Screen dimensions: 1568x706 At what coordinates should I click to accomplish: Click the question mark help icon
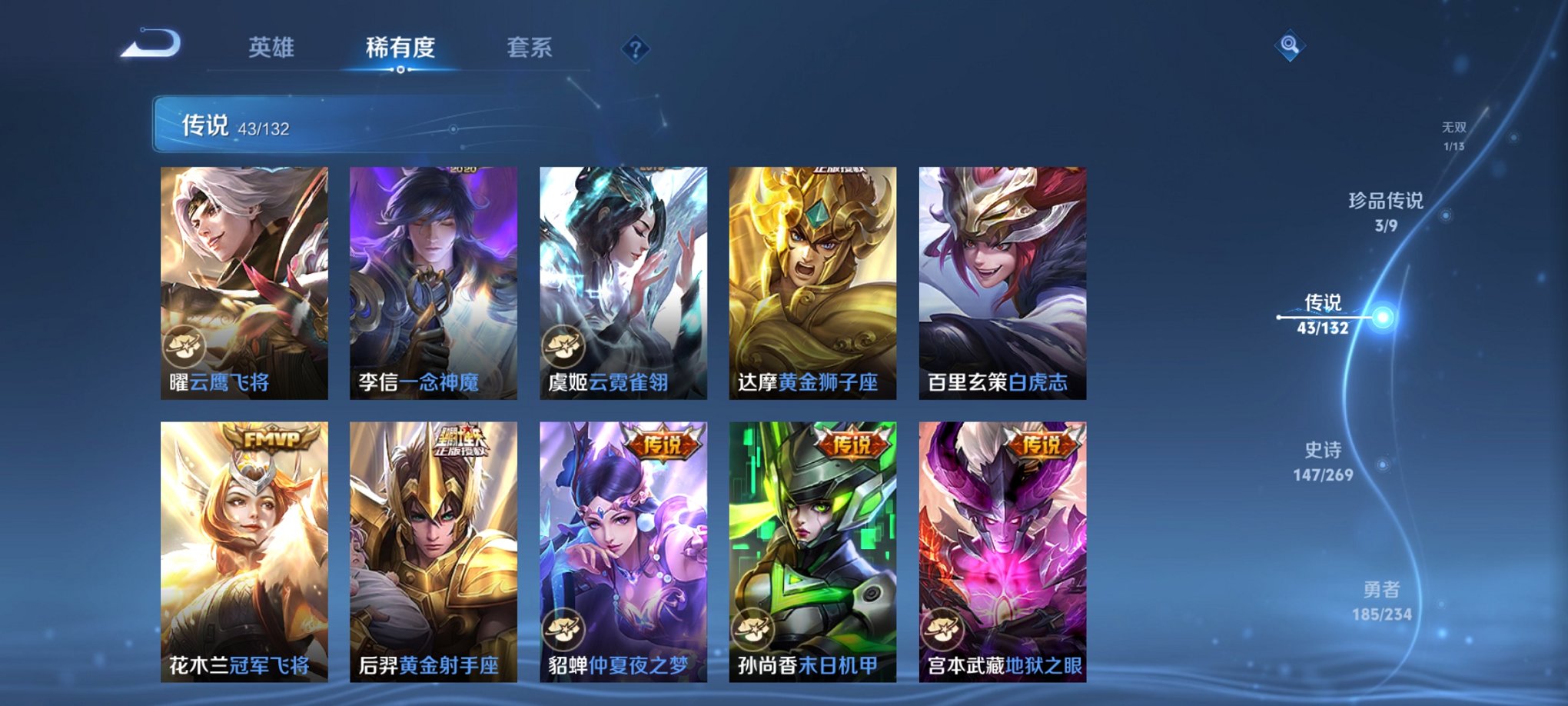pos(634,50)
